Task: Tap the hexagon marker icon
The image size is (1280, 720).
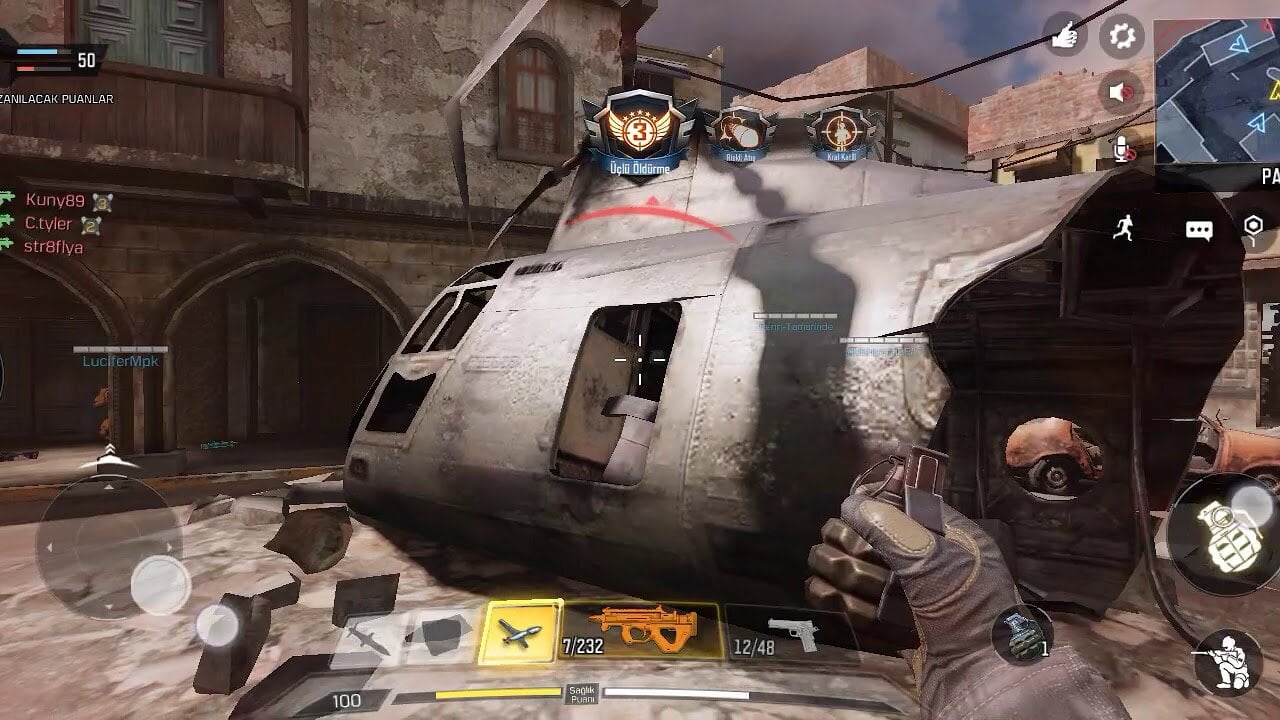Action: coord(1253,226)
